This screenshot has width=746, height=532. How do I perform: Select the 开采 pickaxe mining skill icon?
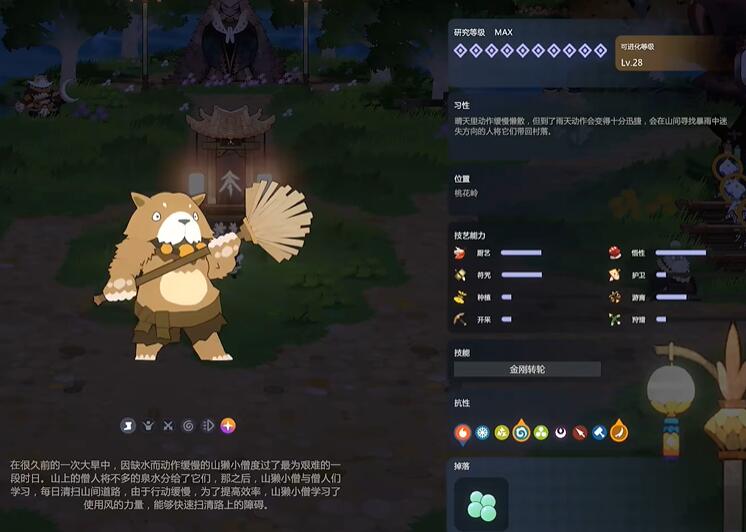[x=460, y=319]
